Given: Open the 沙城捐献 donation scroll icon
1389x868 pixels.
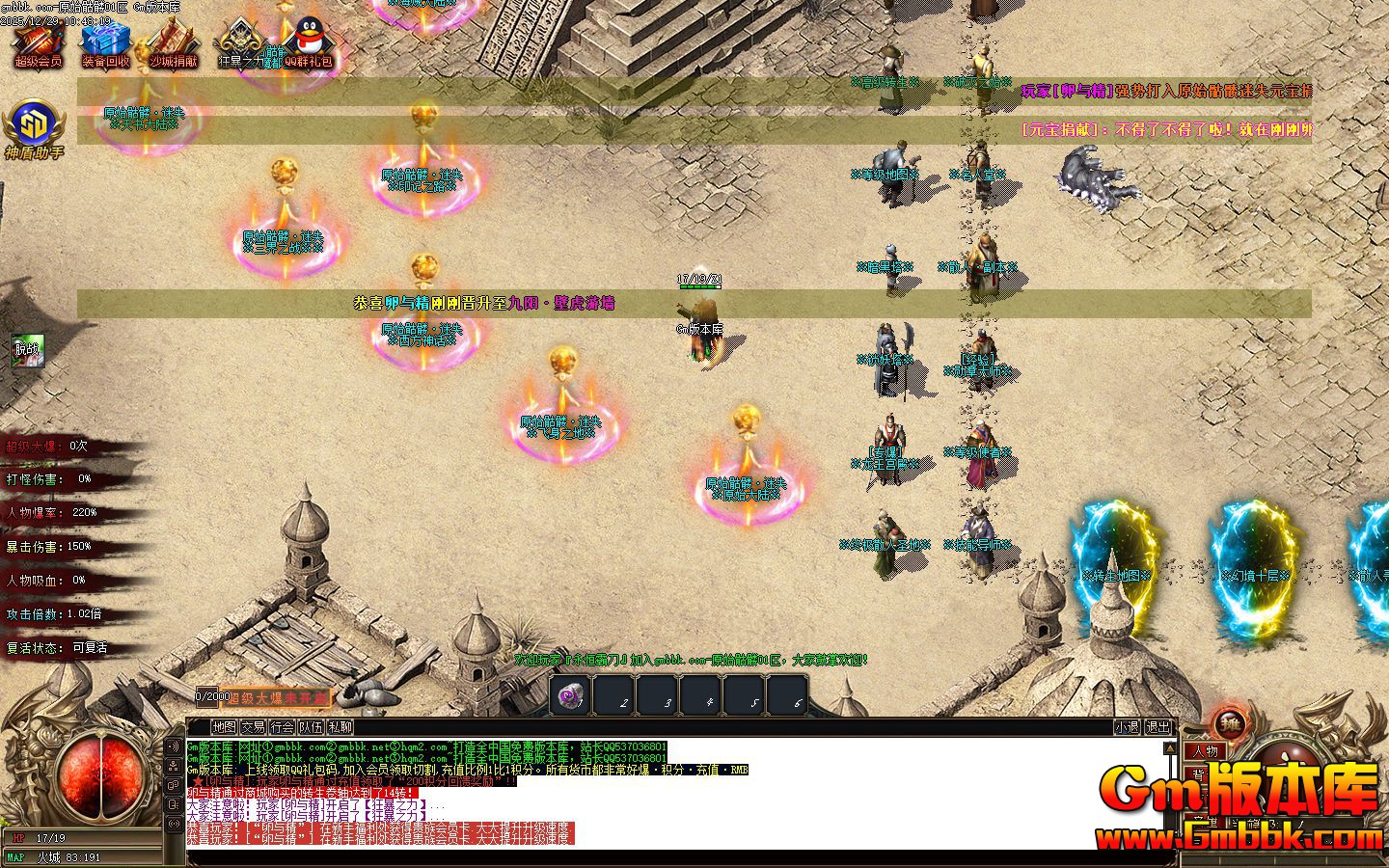Looking at the screenshot, I should tap(173, 42).
